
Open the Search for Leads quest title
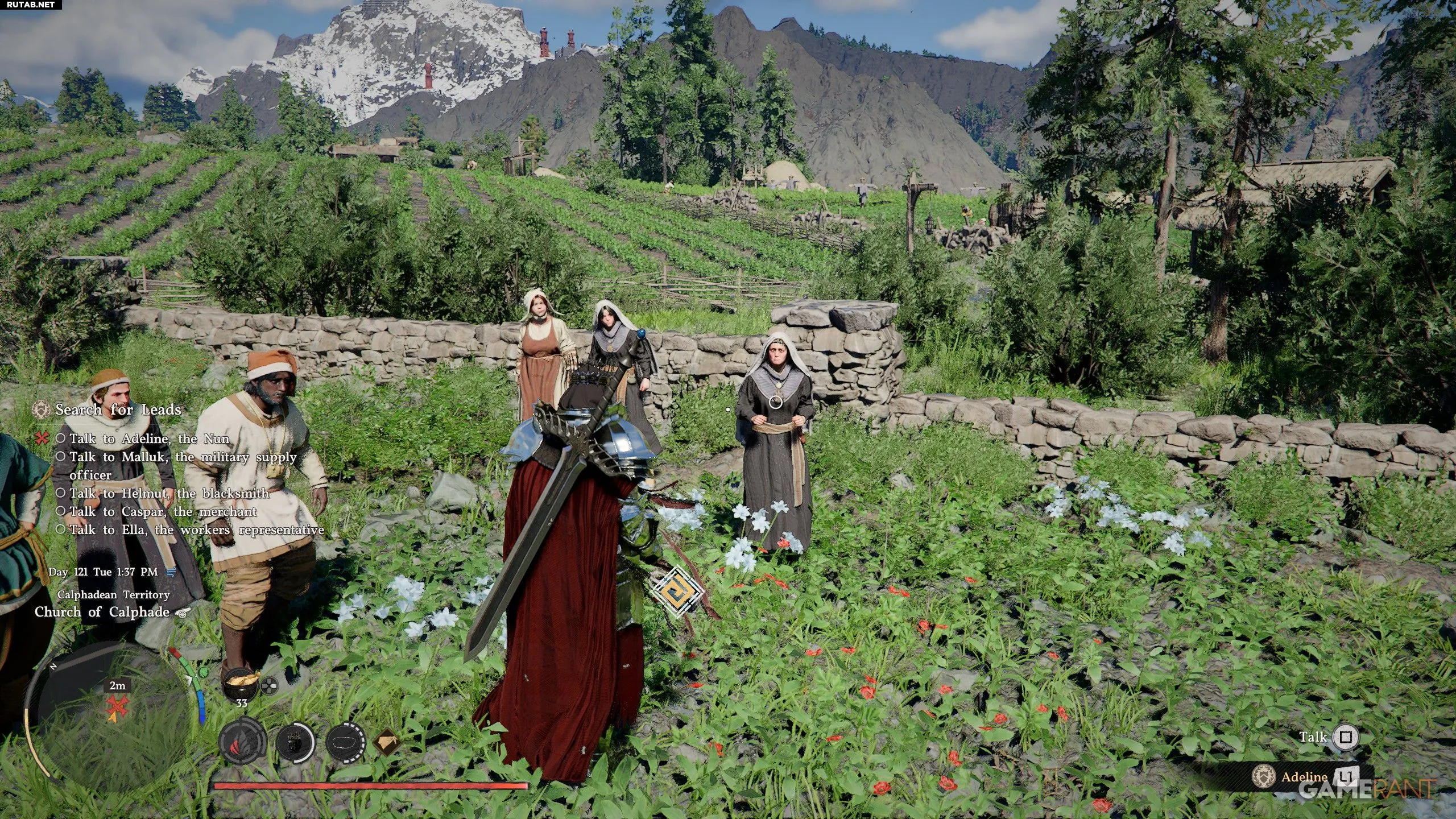[x=118, y=409]
